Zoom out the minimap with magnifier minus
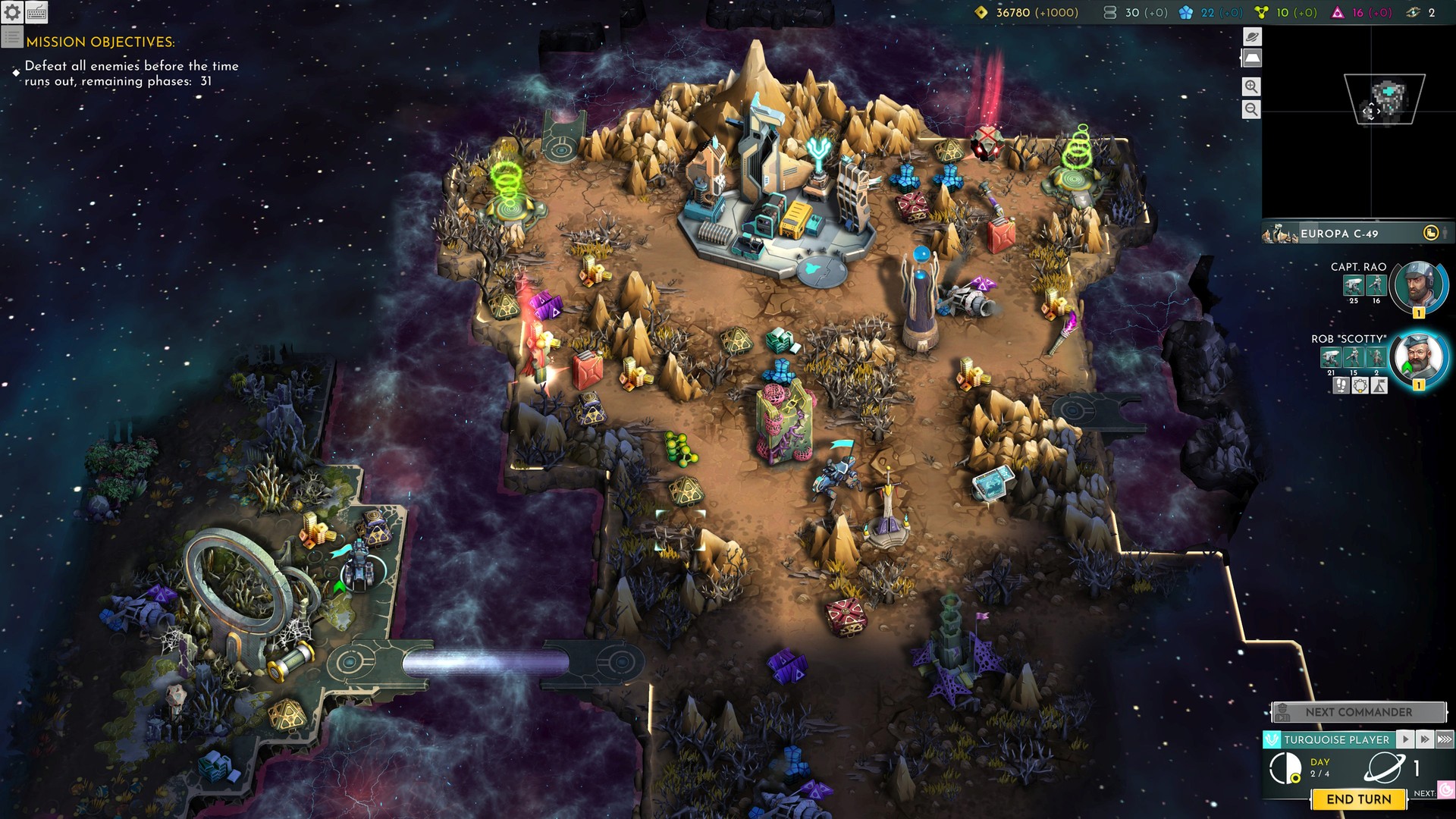This screenshot has height=819, width=1456. click(x=1251, y=109)
